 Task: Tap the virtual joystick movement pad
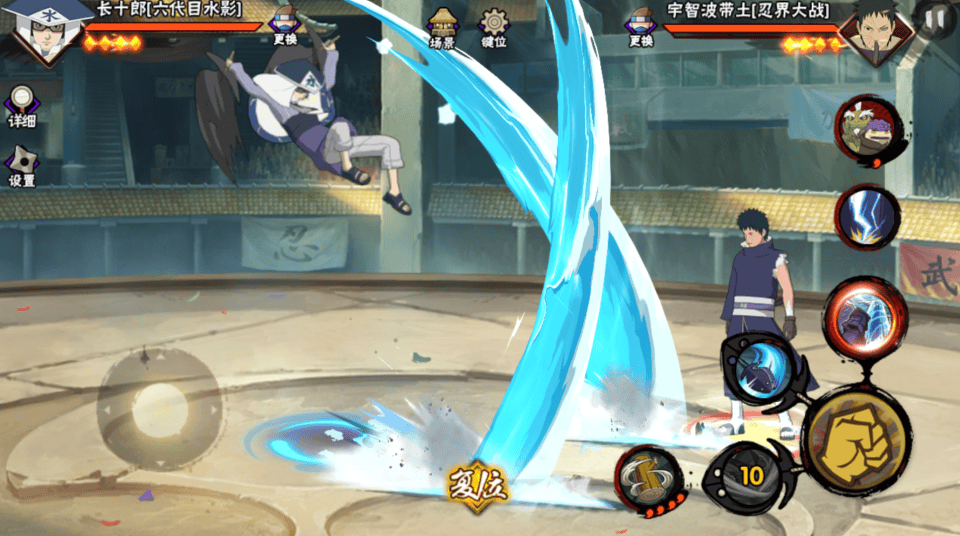pyautogui.click(x=160, y=405)
